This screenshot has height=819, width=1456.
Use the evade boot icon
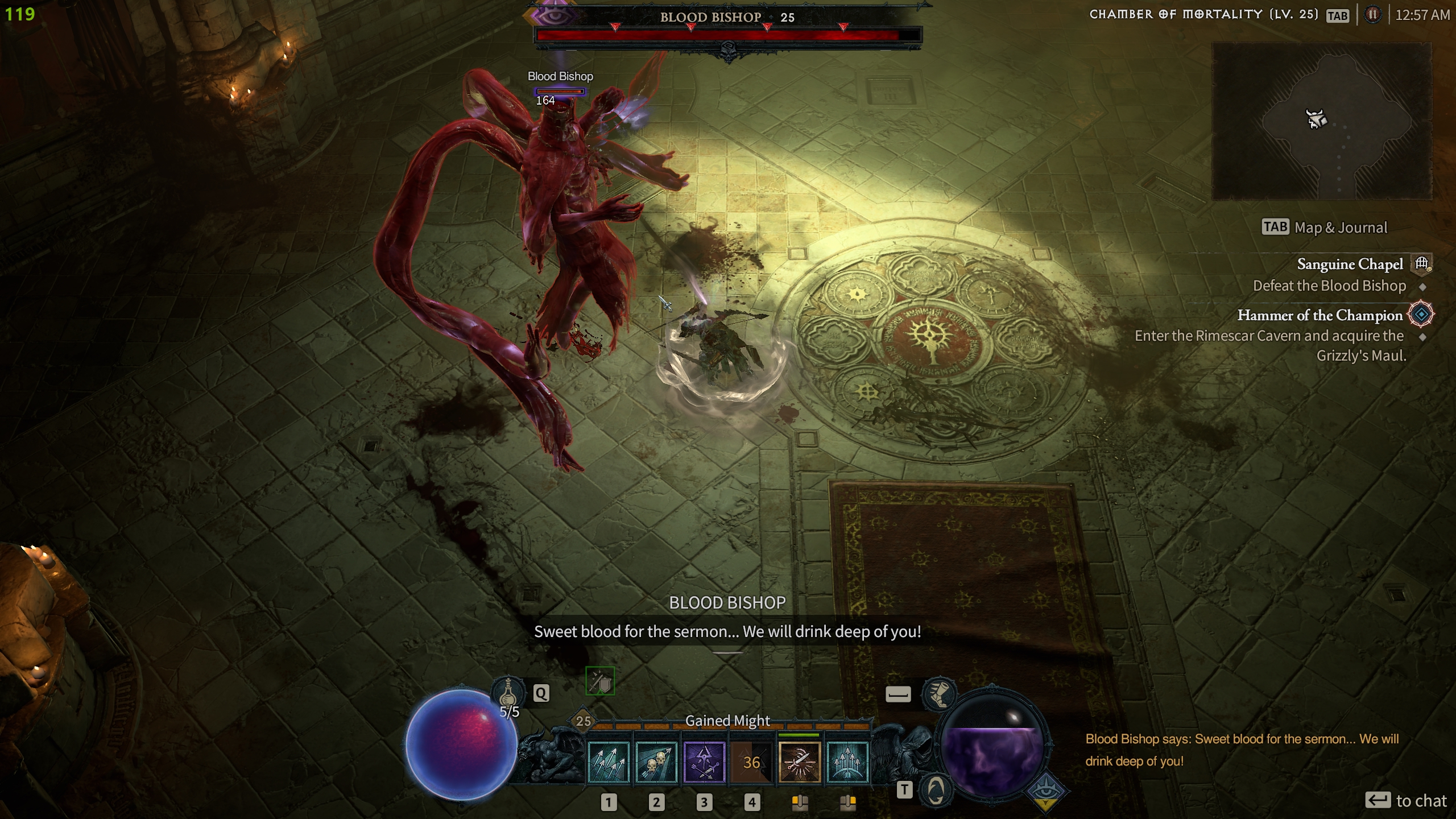[x=939, y=694]
